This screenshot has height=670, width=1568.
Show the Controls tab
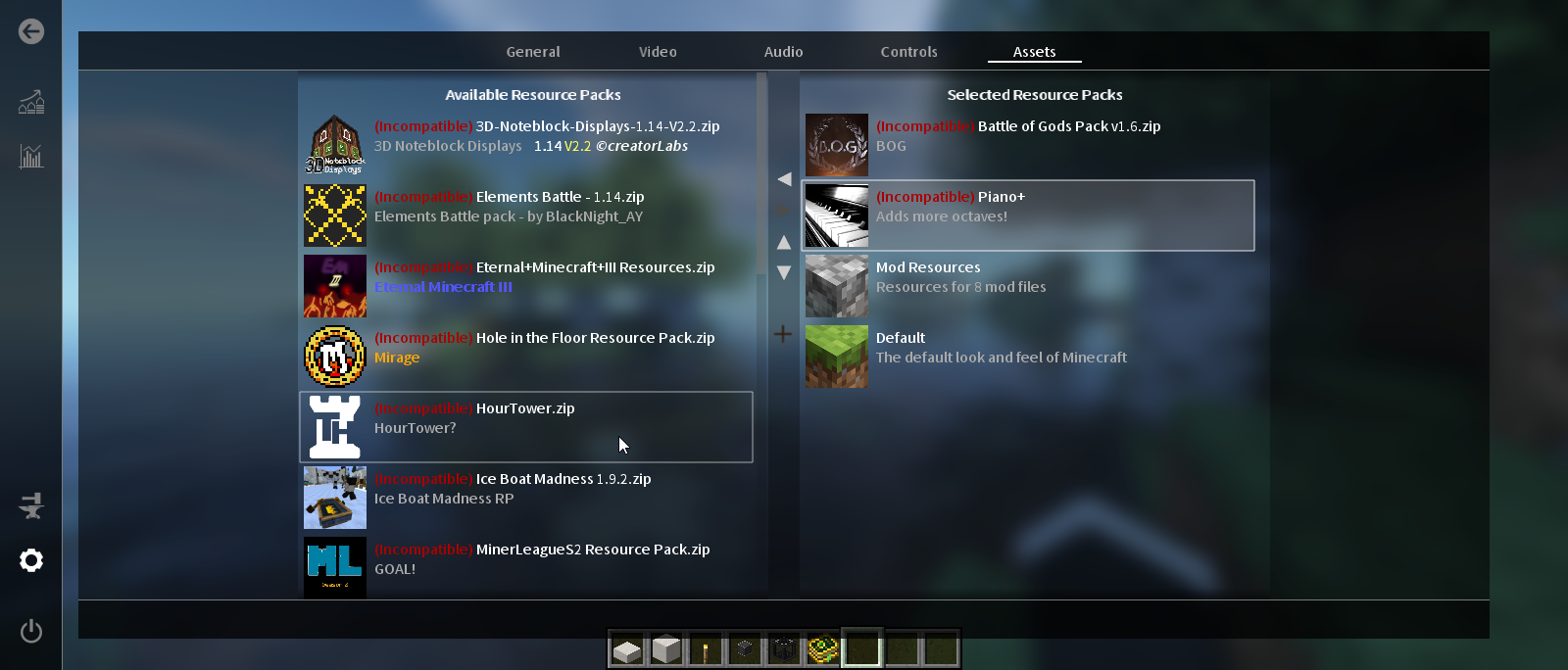[x=908, y=52]
